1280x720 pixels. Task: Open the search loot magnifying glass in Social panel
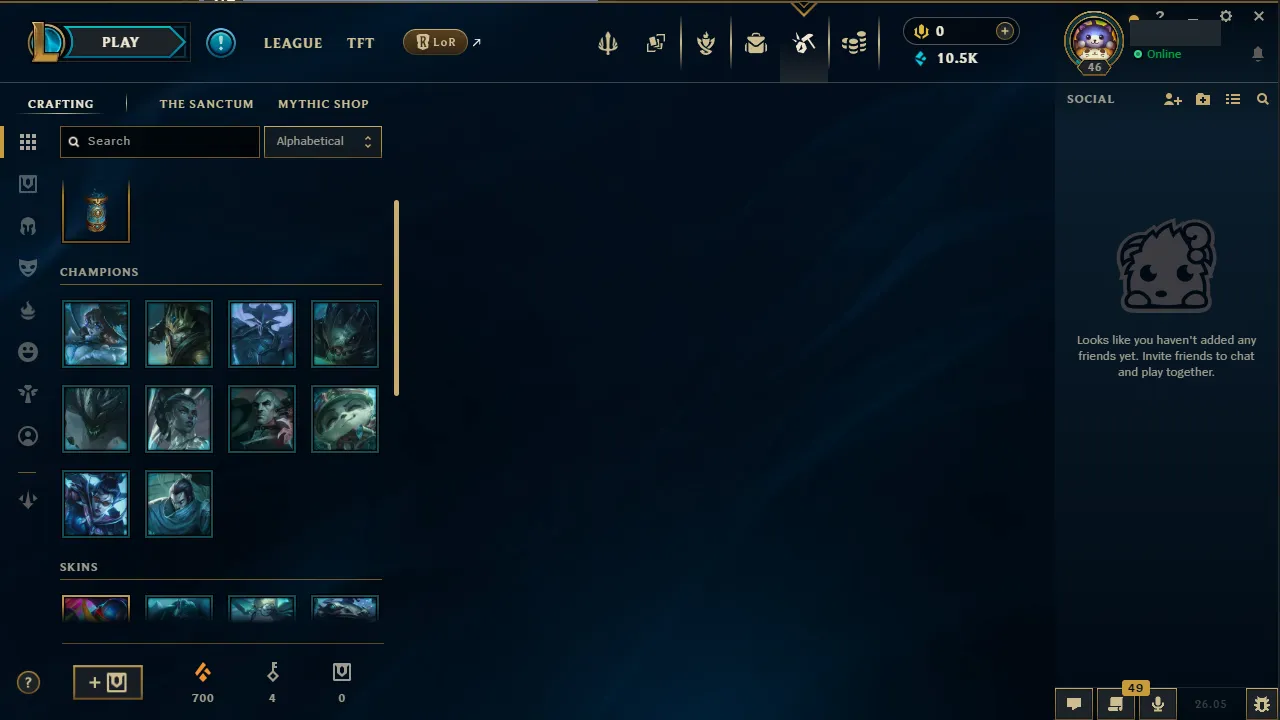(x=1262, y=99)
